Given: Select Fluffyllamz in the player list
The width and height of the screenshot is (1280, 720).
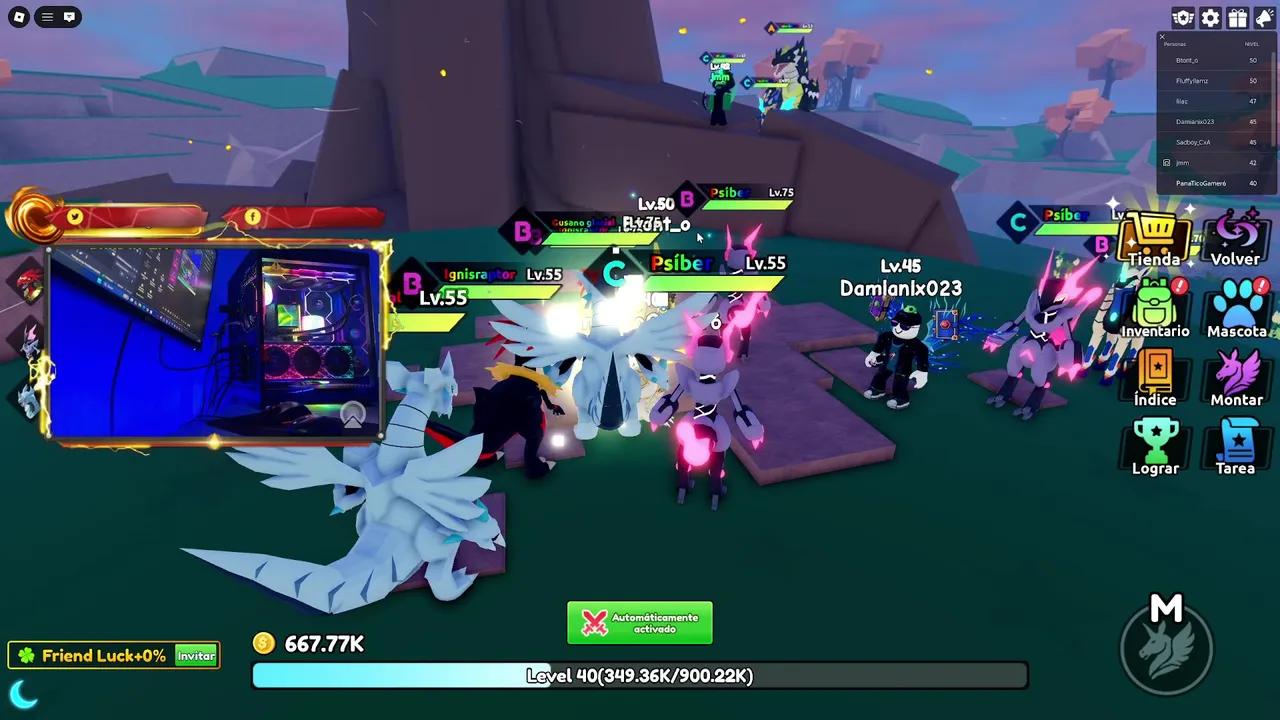Looking at the screenshot, I should click(x=1192, y=81).
